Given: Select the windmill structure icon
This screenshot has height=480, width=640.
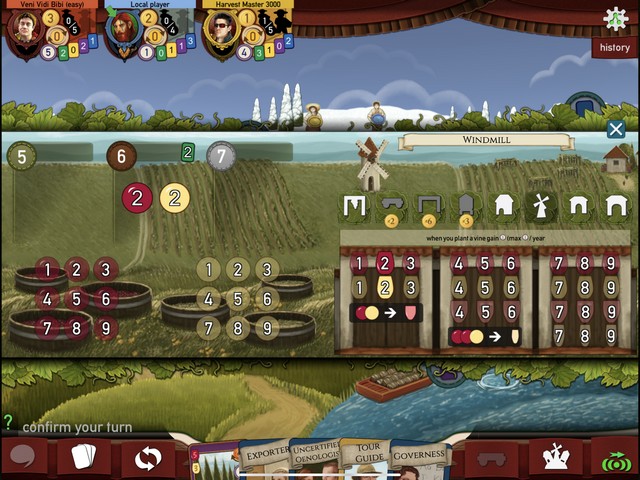Looking at the screenshot, I should coord(541,206).
